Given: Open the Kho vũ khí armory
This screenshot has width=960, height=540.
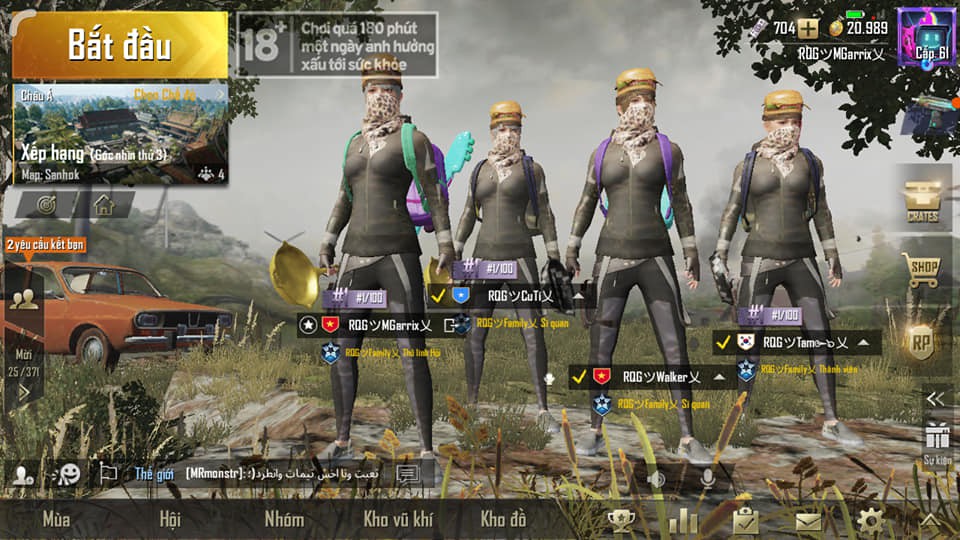Looking at the screenshot, I should click(398, 519).
